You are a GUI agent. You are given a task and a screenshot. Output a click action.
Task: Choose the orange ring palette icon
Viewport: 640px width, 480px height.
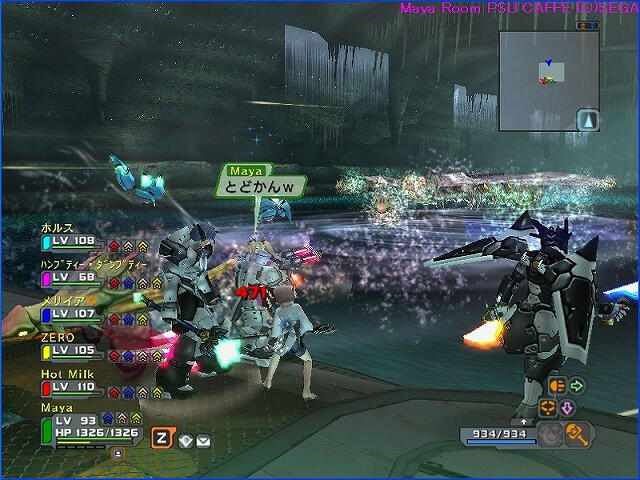click(547, 408)
